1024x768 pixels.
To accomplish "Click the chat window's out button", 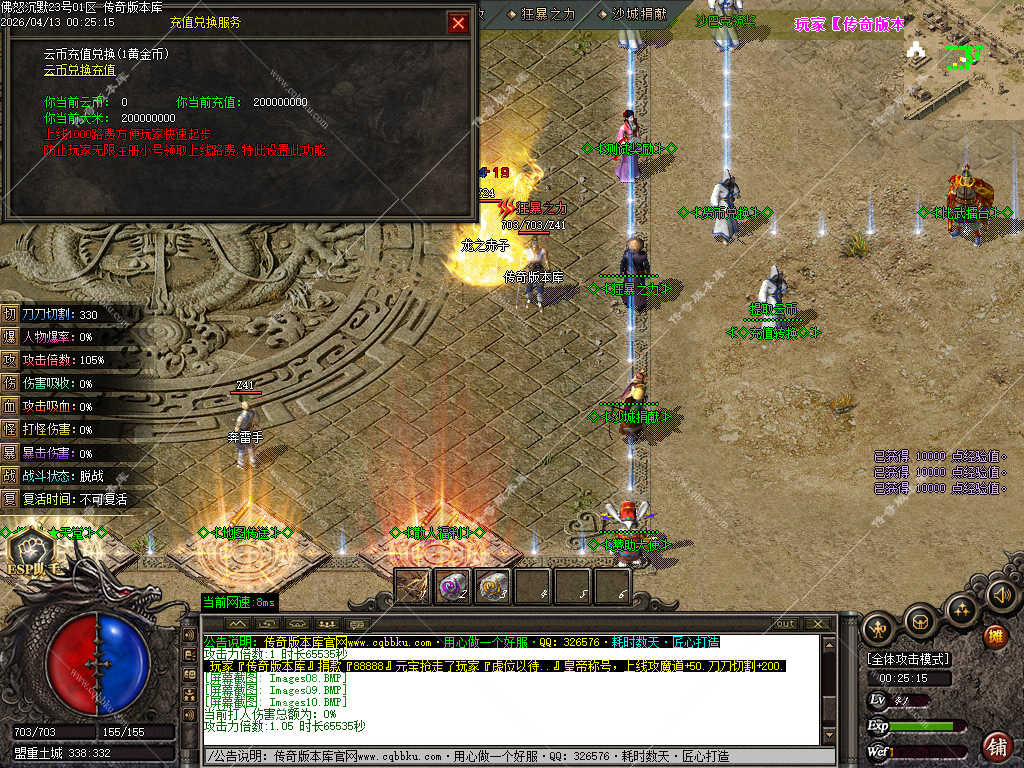I will point(785,624).
